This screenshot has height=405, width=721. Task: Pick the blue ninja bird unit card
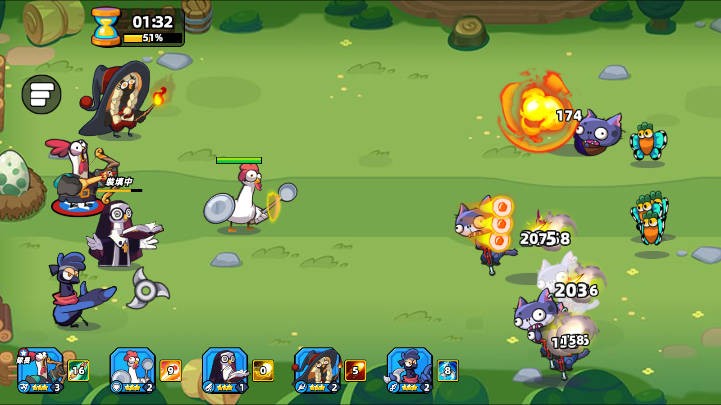[409, 369]
